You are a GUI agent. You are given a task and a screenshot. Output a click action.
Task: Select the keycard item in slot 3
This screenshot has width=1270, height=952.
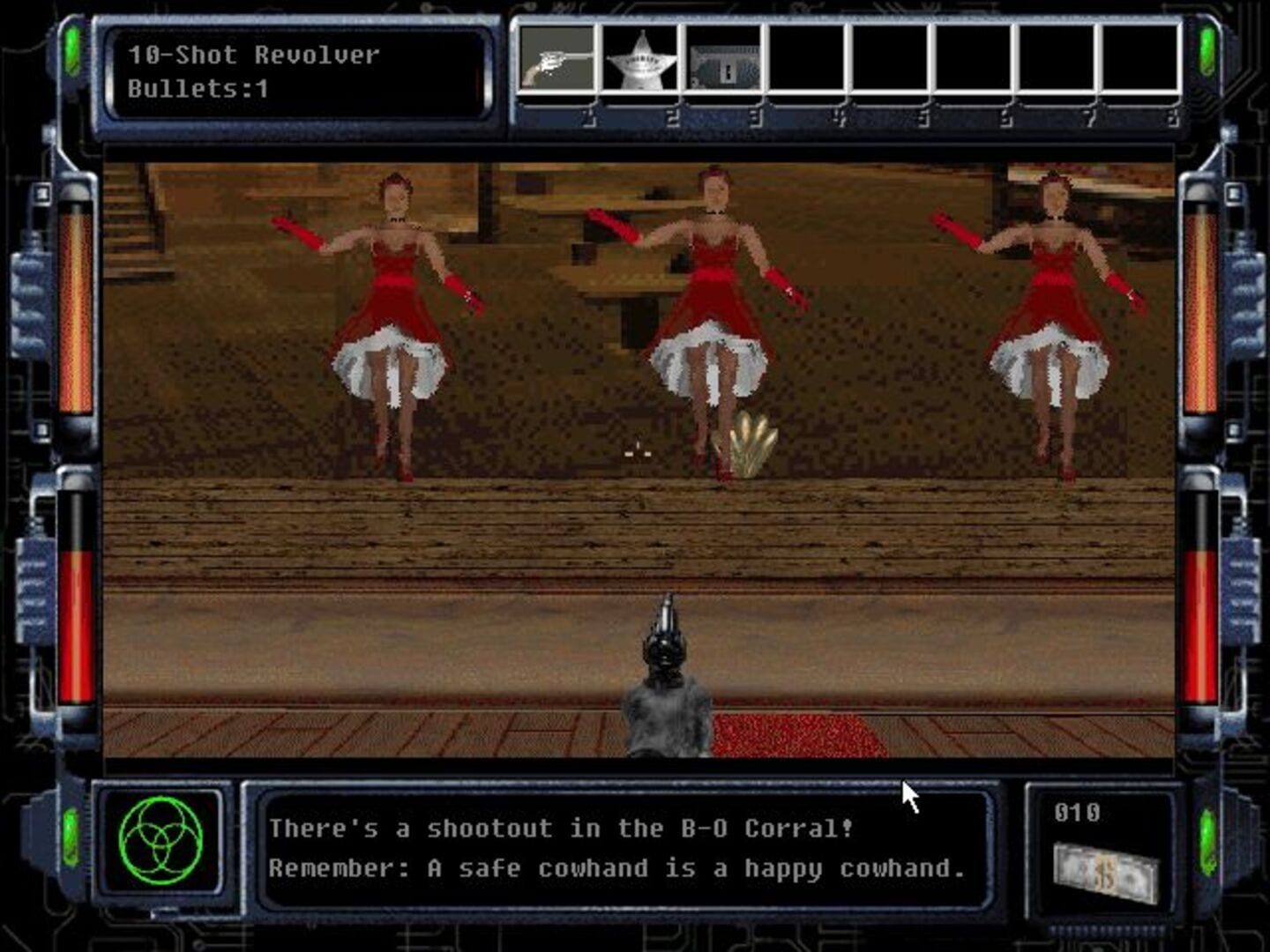(721, 62)
